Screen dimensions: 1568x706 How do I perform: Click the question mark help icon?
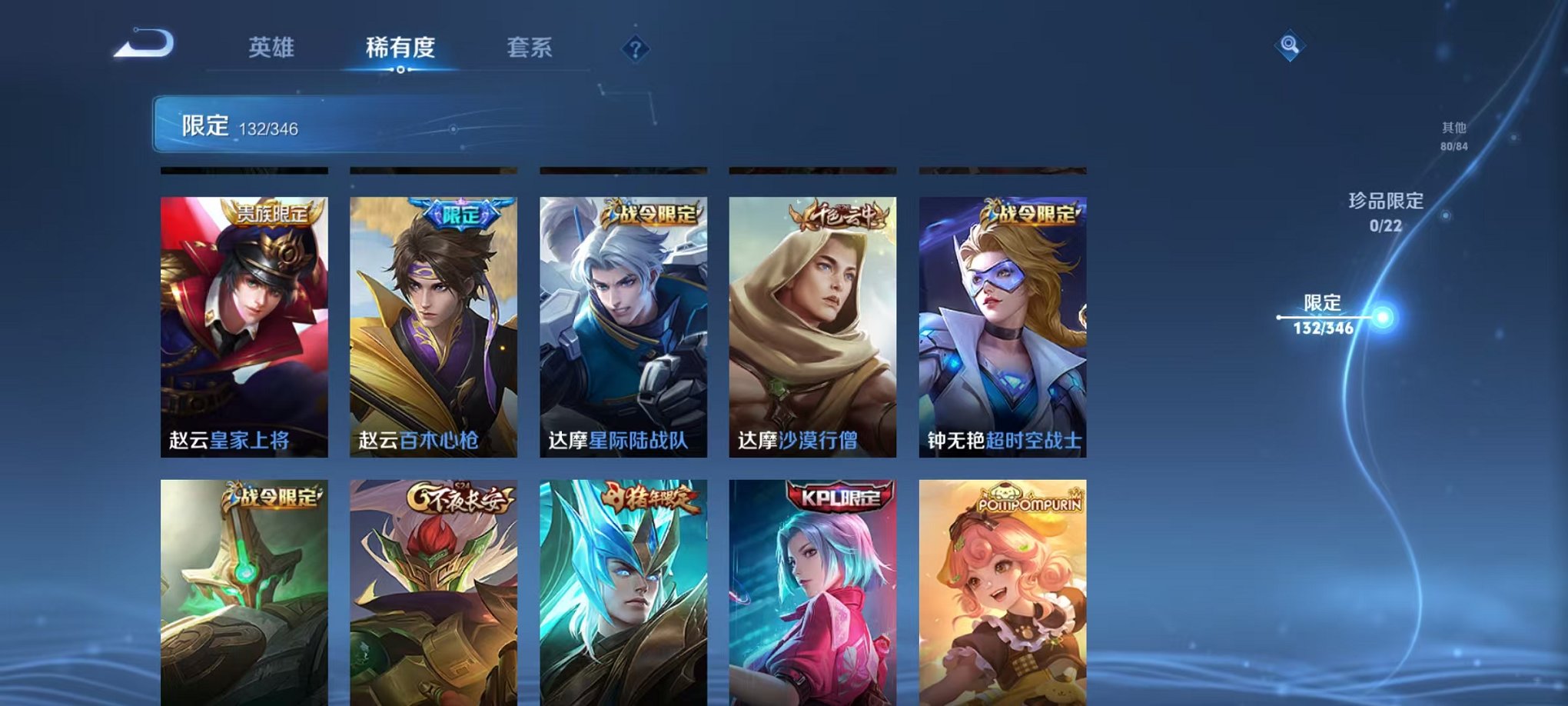635,50
